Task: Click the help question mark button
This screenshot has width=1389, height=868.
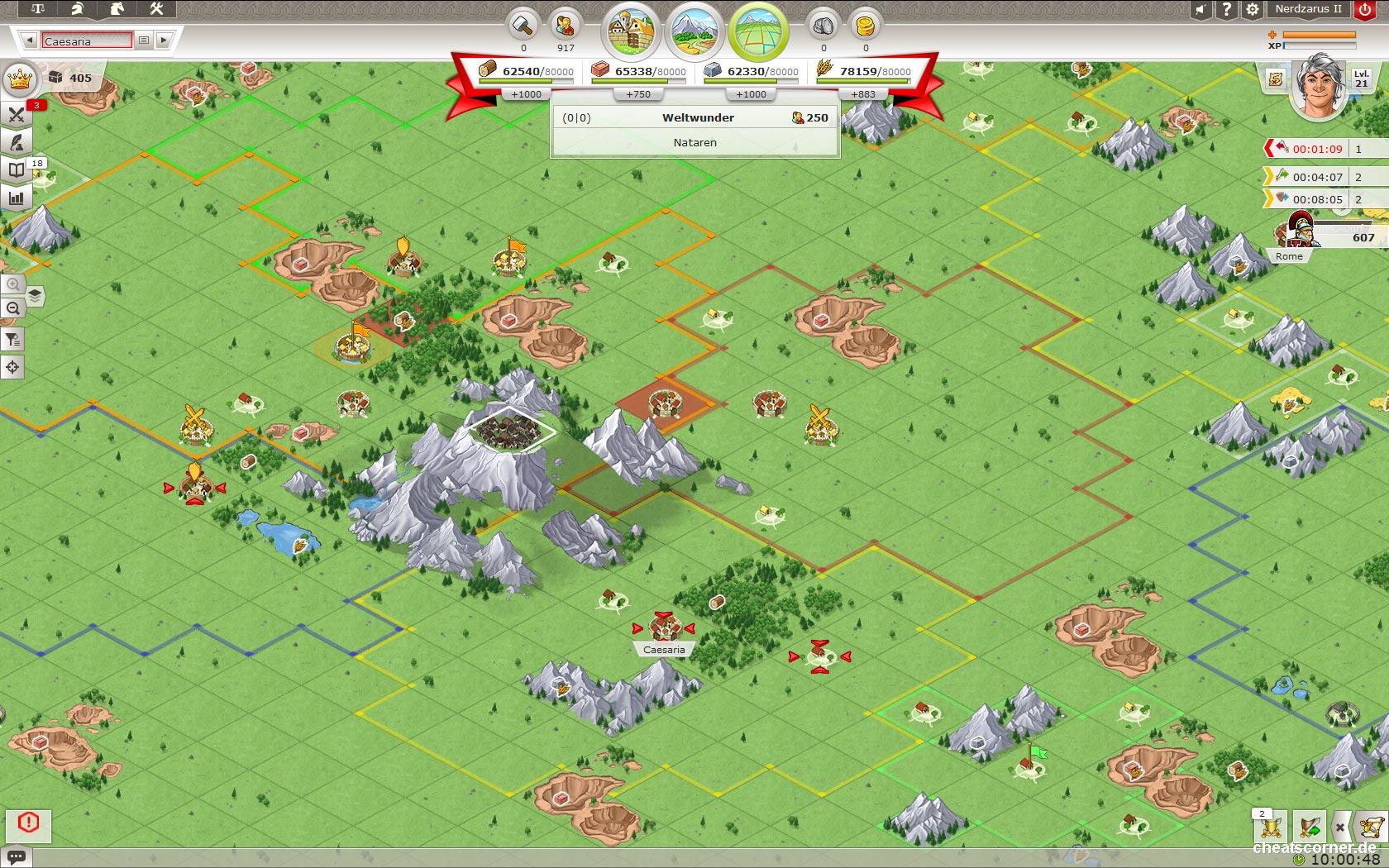Action: pos(1227,11)
